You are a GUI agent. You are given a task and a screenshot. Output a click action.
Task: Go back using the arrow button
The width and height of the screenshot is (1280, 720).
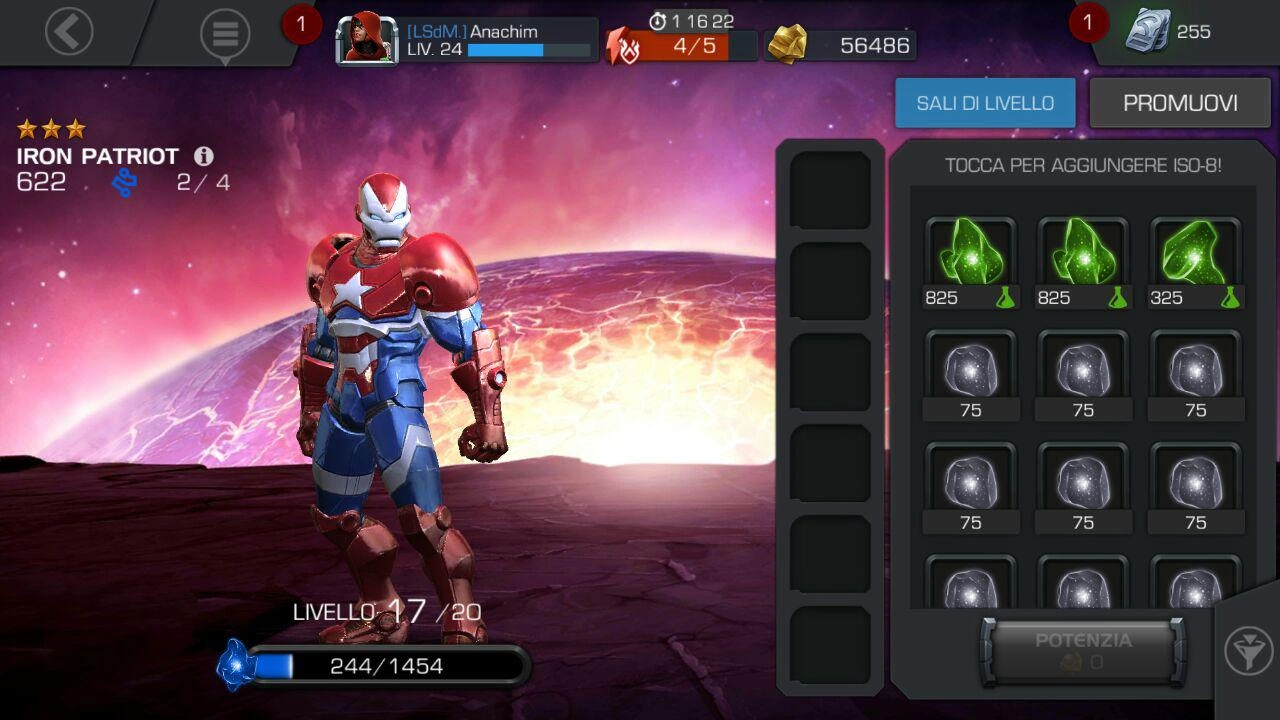pos(69,32)
